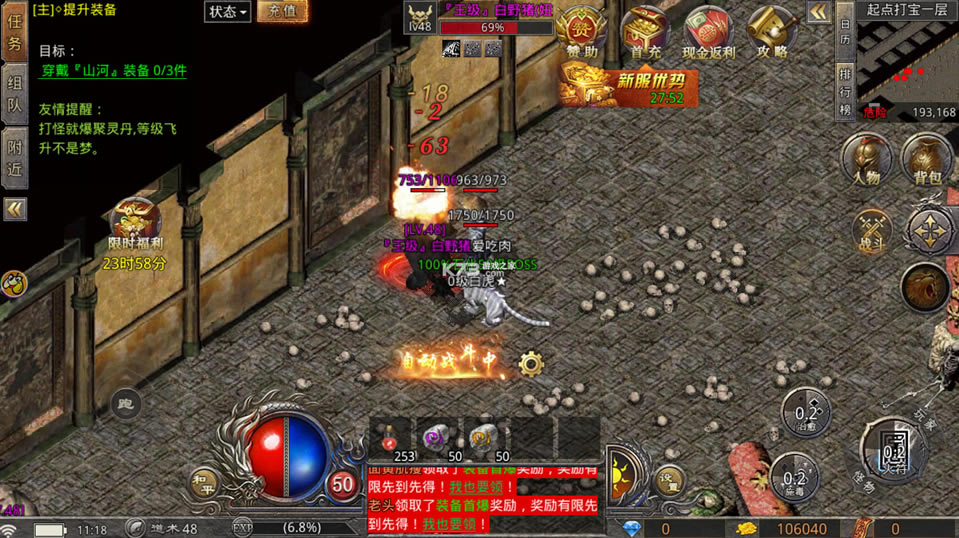Open the 现金返利 cash rebate icon
Viewport: 959px width, 538px height.
click(708, 32)
